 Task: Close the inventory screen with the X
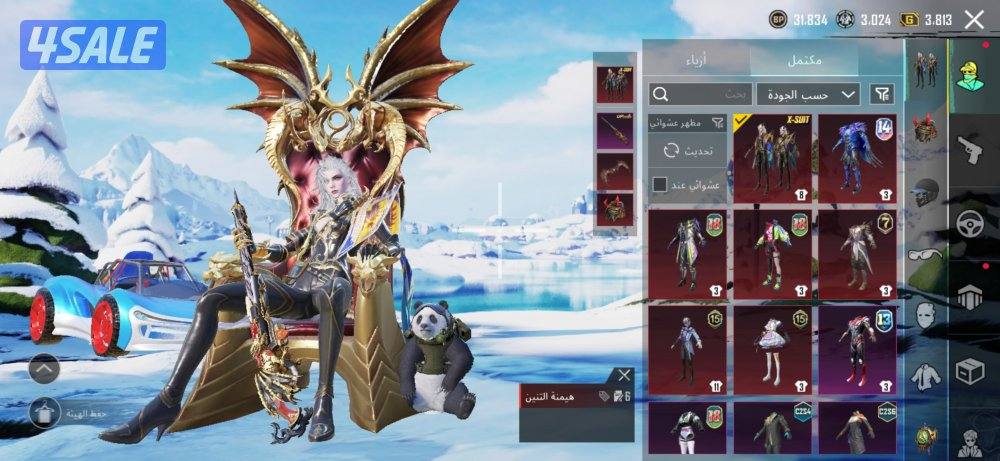(973, 19)
